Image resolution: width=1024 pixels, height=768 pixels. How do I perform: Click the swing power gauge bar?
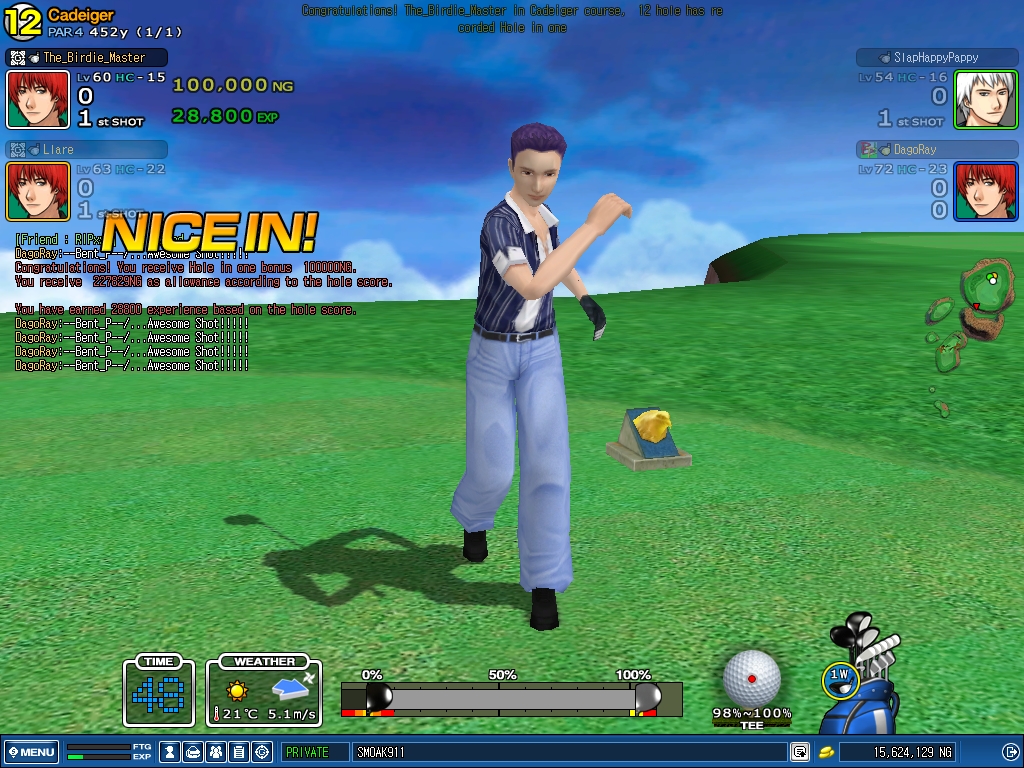click(511, 698)
